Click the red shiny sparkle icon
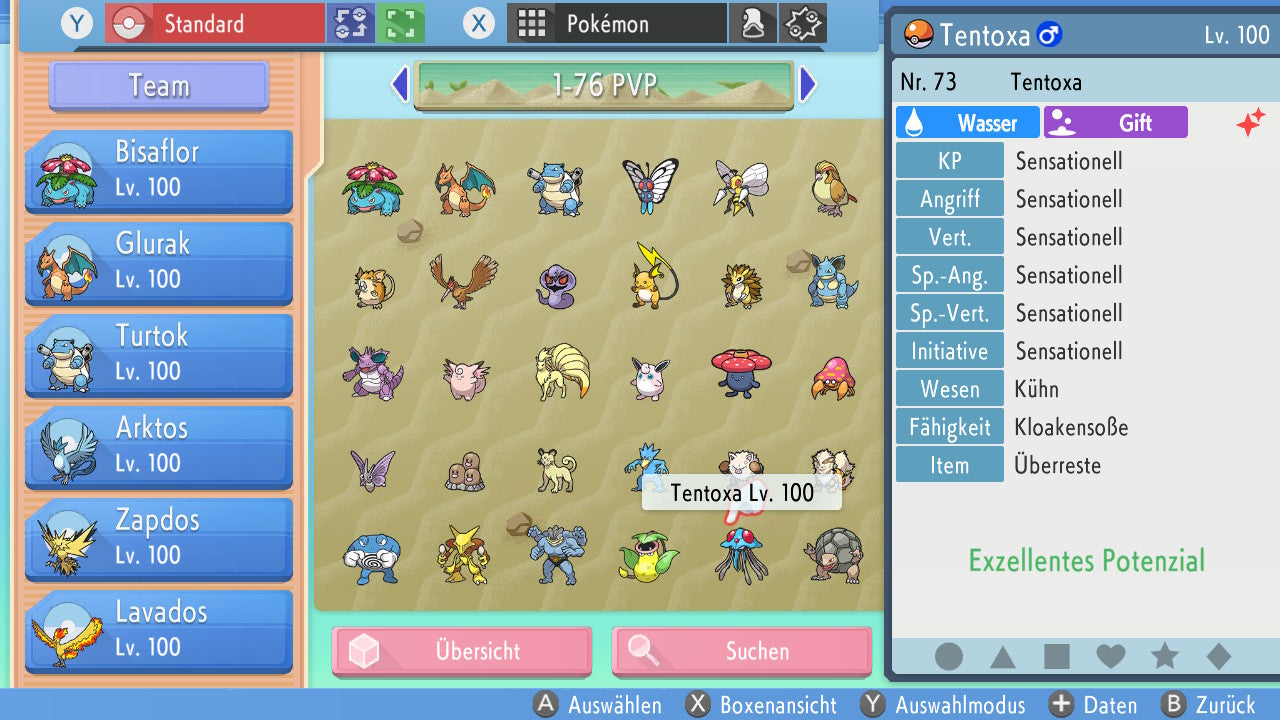1280x720 pixels. (x=1251, y=124)
